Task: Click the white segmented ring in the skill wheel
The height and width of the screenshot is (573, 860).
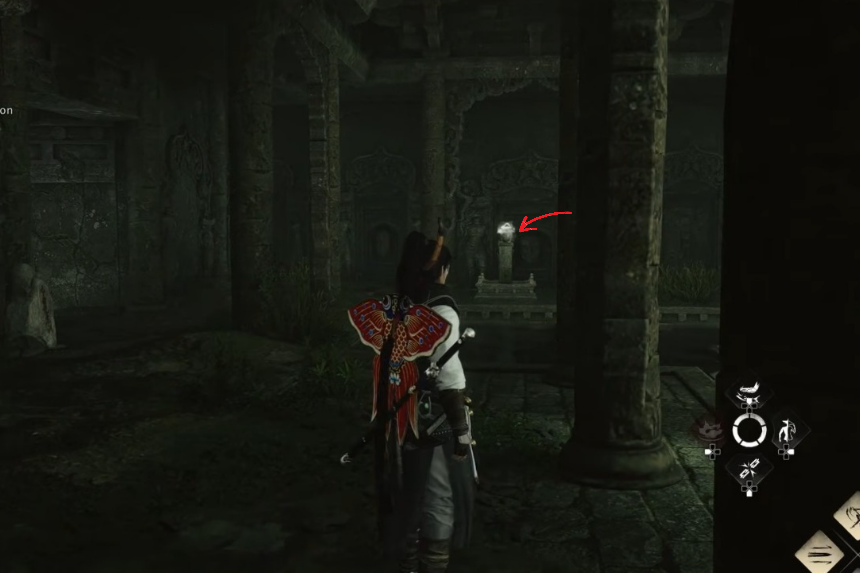Action: 749,431
